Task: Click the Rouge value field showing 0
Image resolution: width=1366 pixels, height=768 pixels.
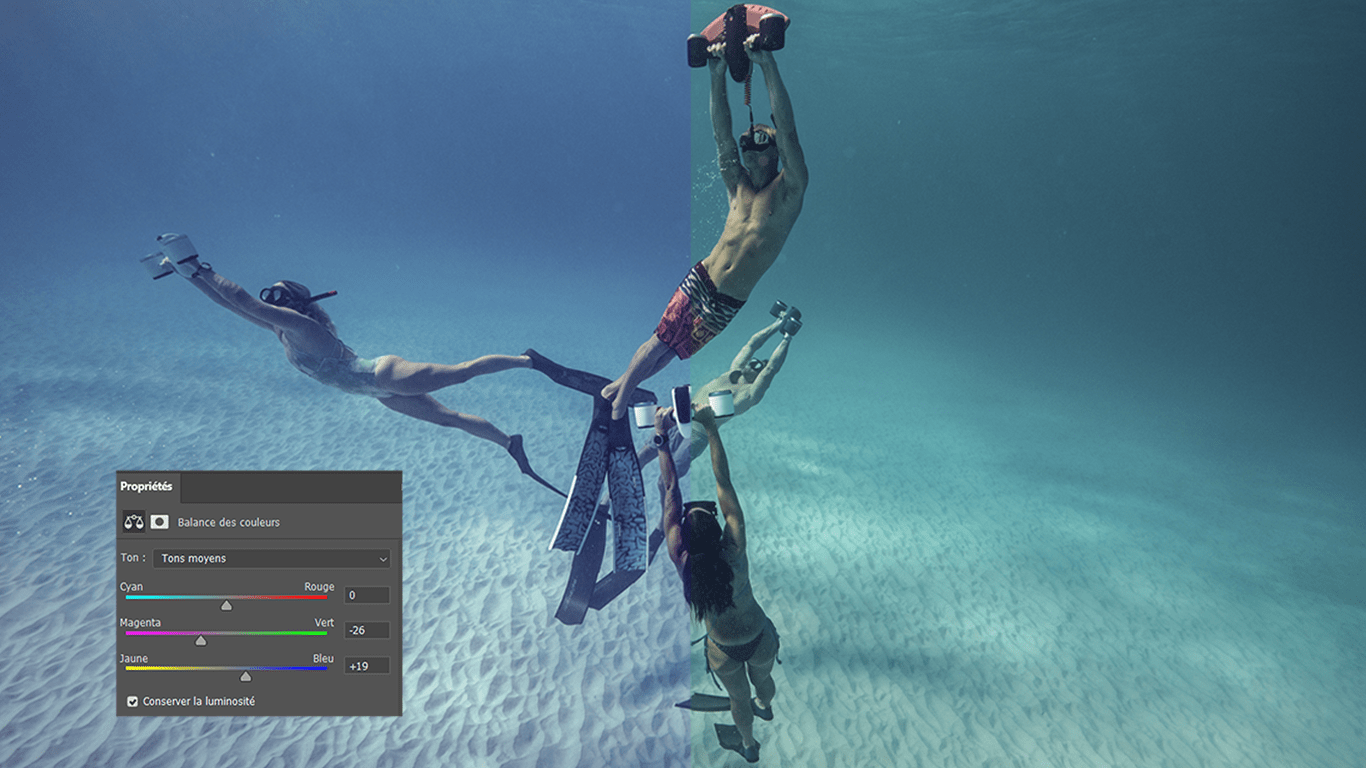Action: pos(366,594)
